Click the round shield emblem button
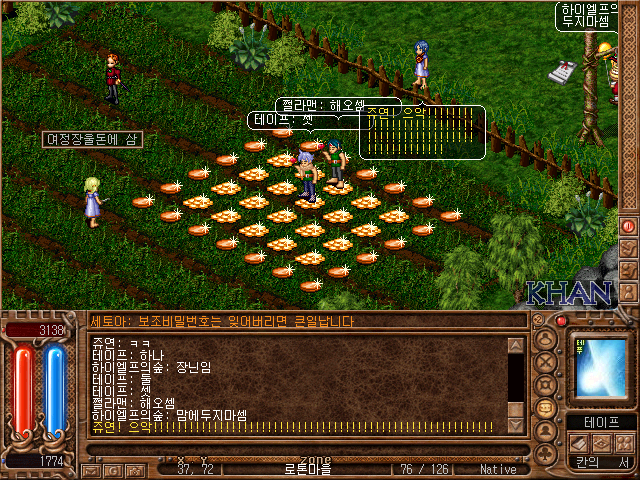This screenshot has height=480, width=640. [x=546, y=385]
